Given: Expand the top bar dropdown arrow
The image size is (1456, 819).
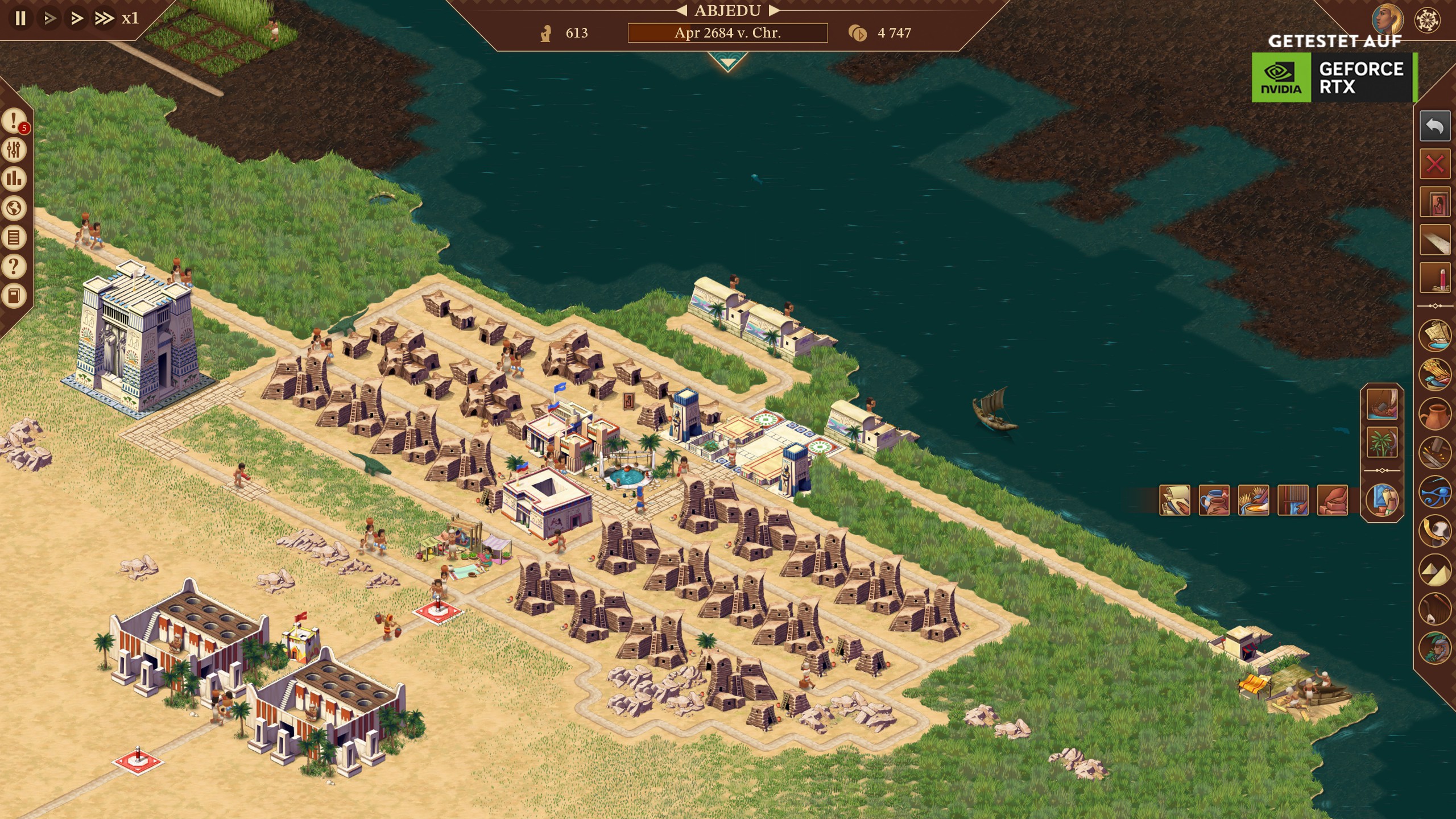Looking at the screenshot, I should pos(727,61).
